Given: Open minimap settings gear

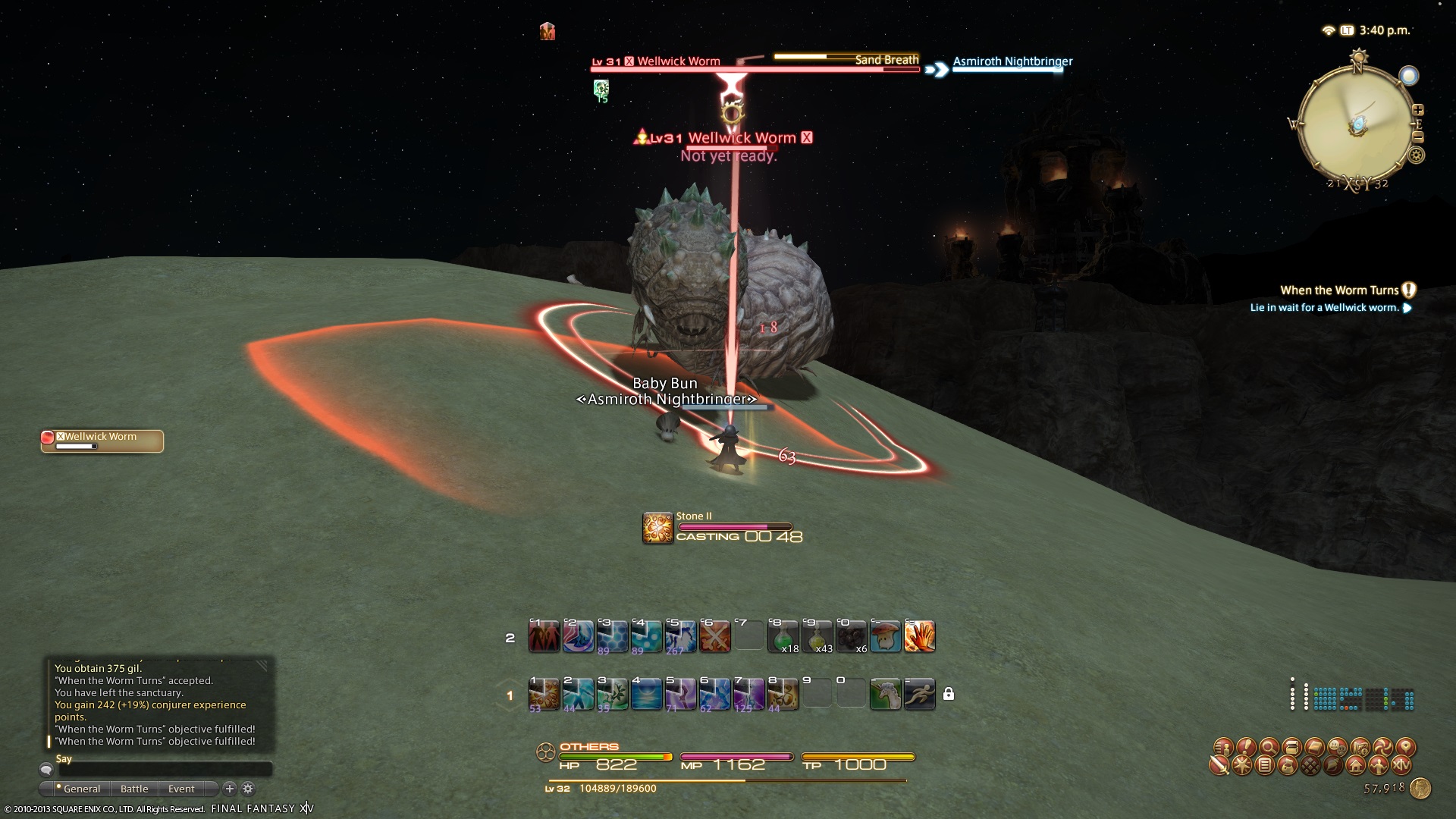Looking at the screenshot, I should pos(1416,156).
